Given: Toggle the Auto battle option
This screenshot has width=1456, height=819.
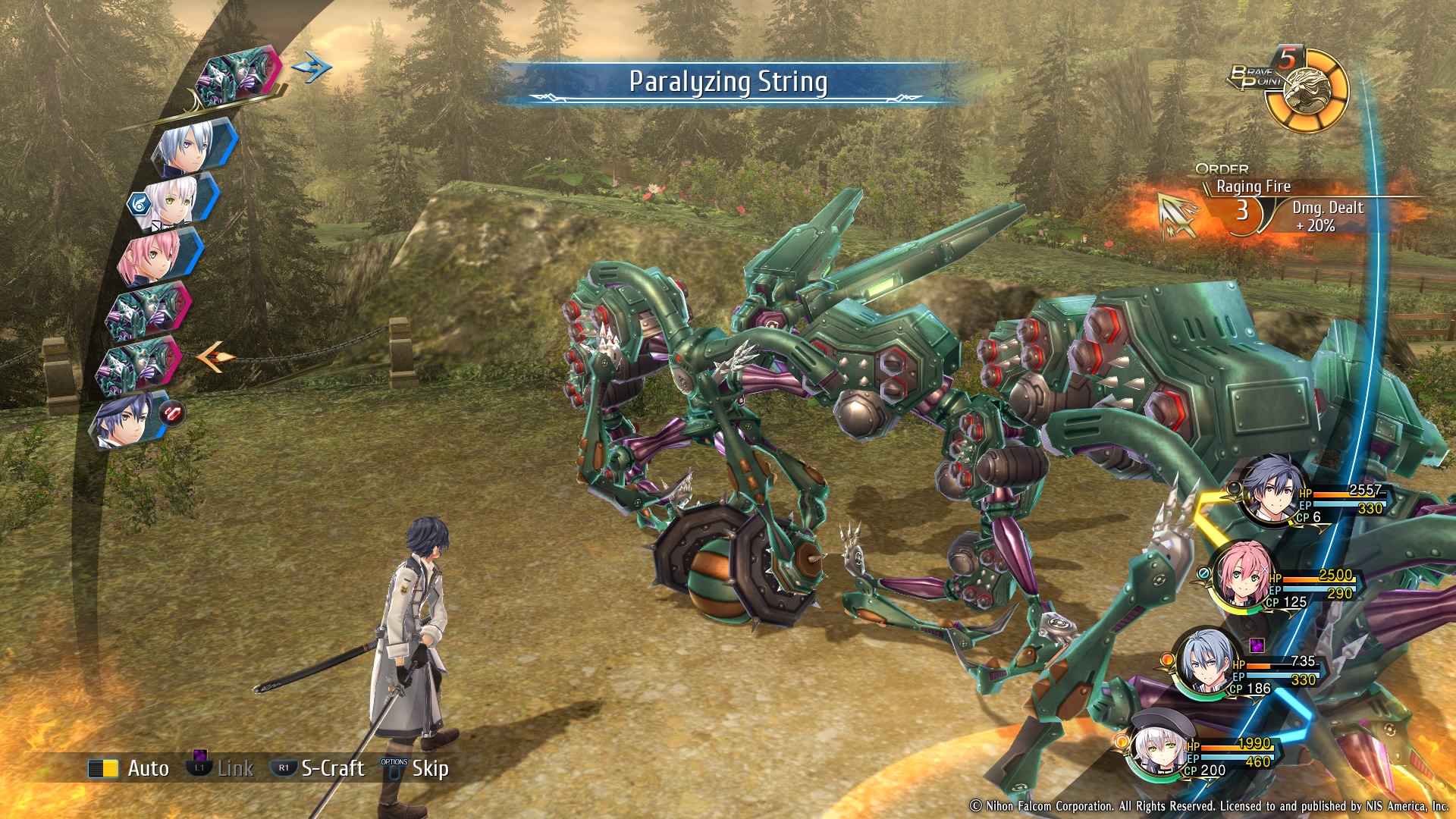Looking at the screenshot, I should (129, 768).
